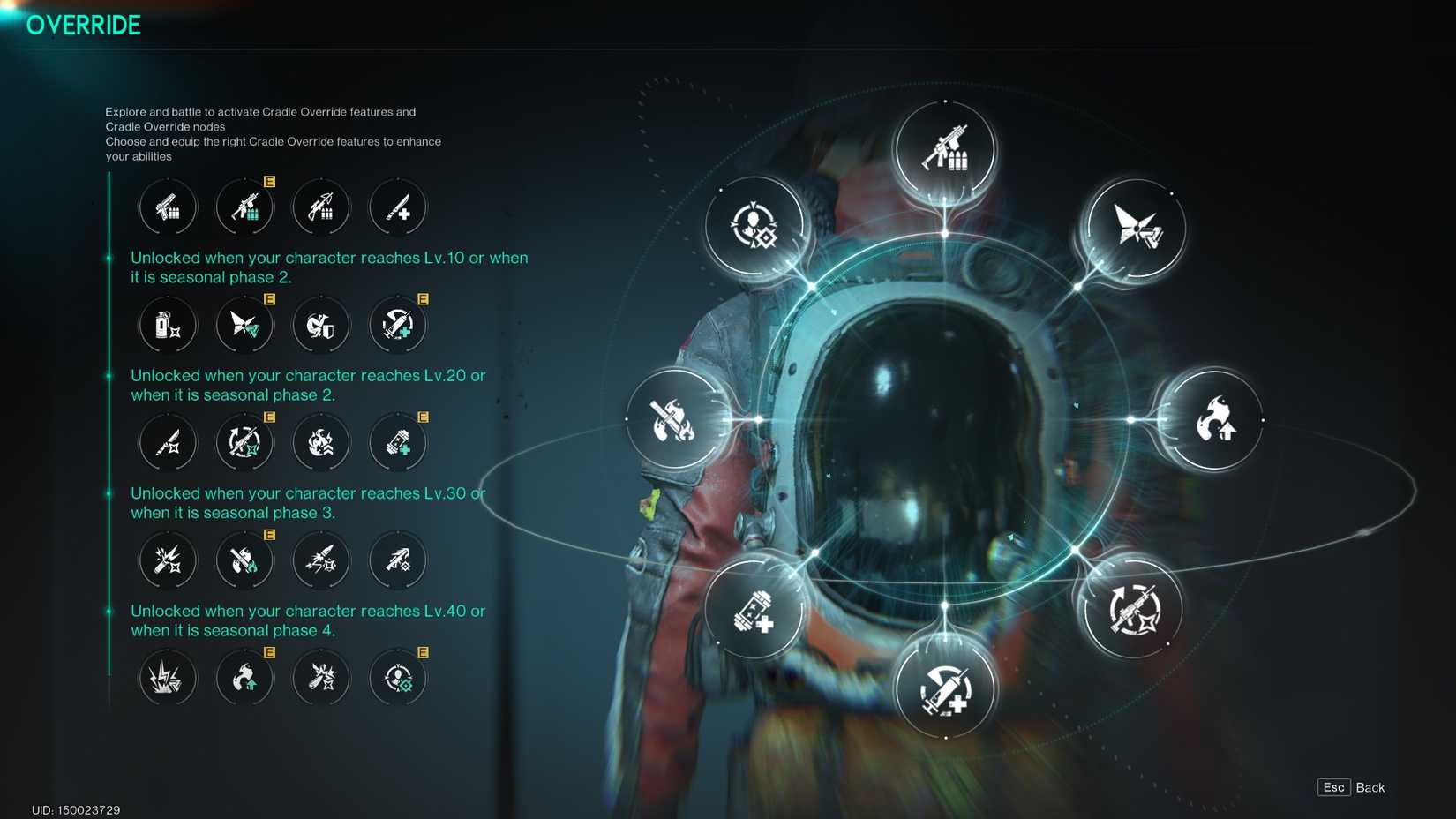Select the medkit magazine override icon

[x=397, y=442]
